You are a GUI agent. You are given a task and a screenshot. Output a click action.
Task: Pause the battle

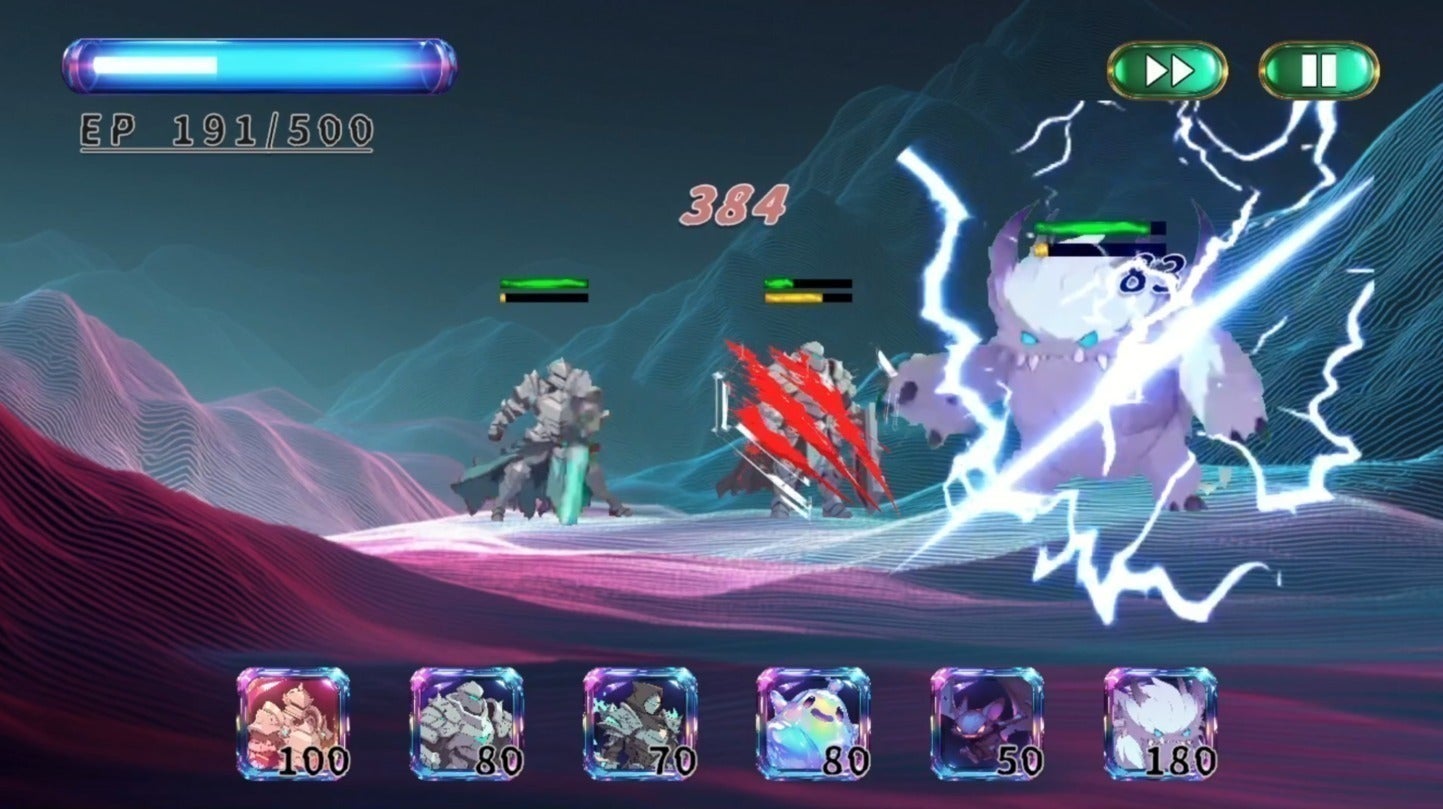1318,70
